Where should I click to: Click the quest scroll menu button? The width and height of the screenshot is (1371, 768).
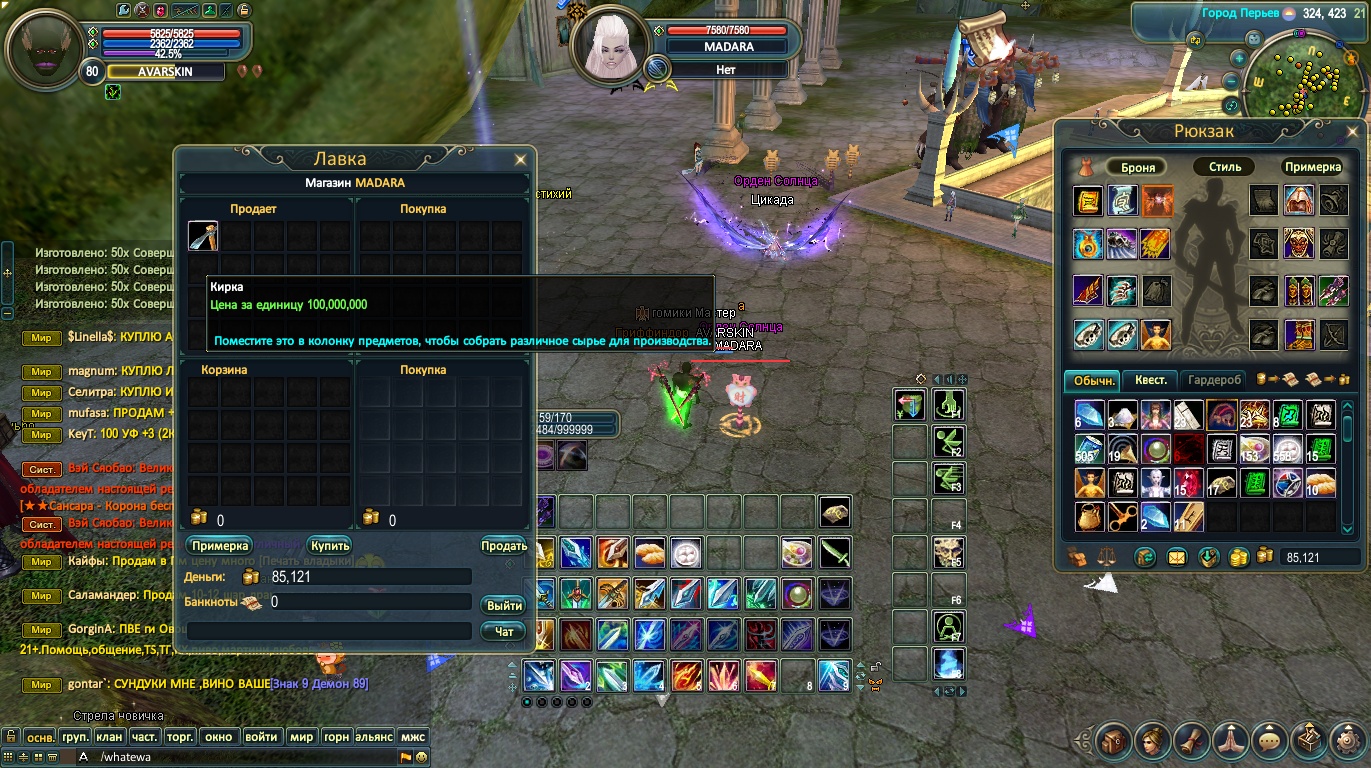[x=1192, y=742]
